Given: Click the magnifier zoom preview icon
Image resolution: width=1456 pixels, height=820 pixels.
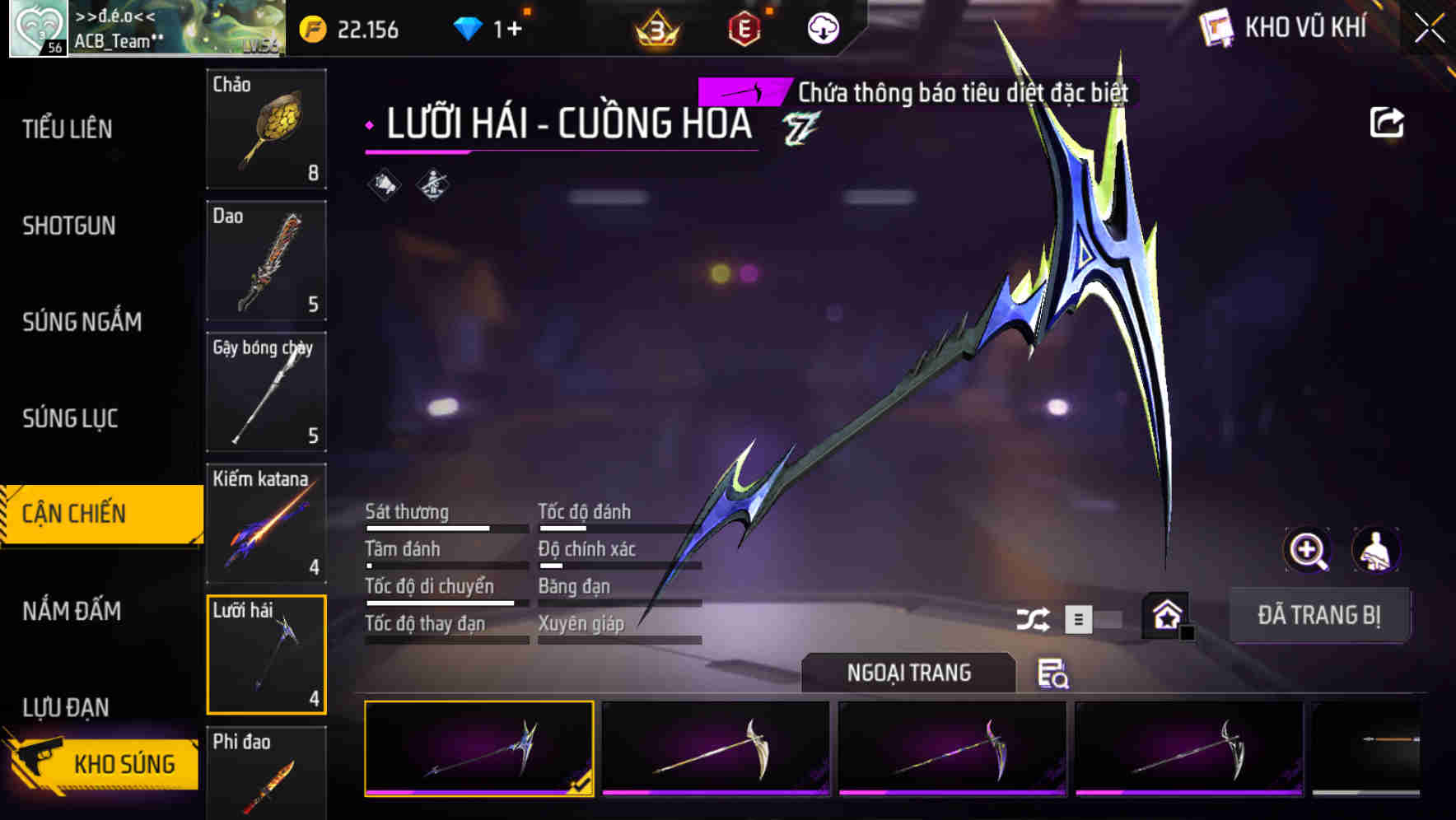Looking at the screenshot, I should (x=1307, y=550).
